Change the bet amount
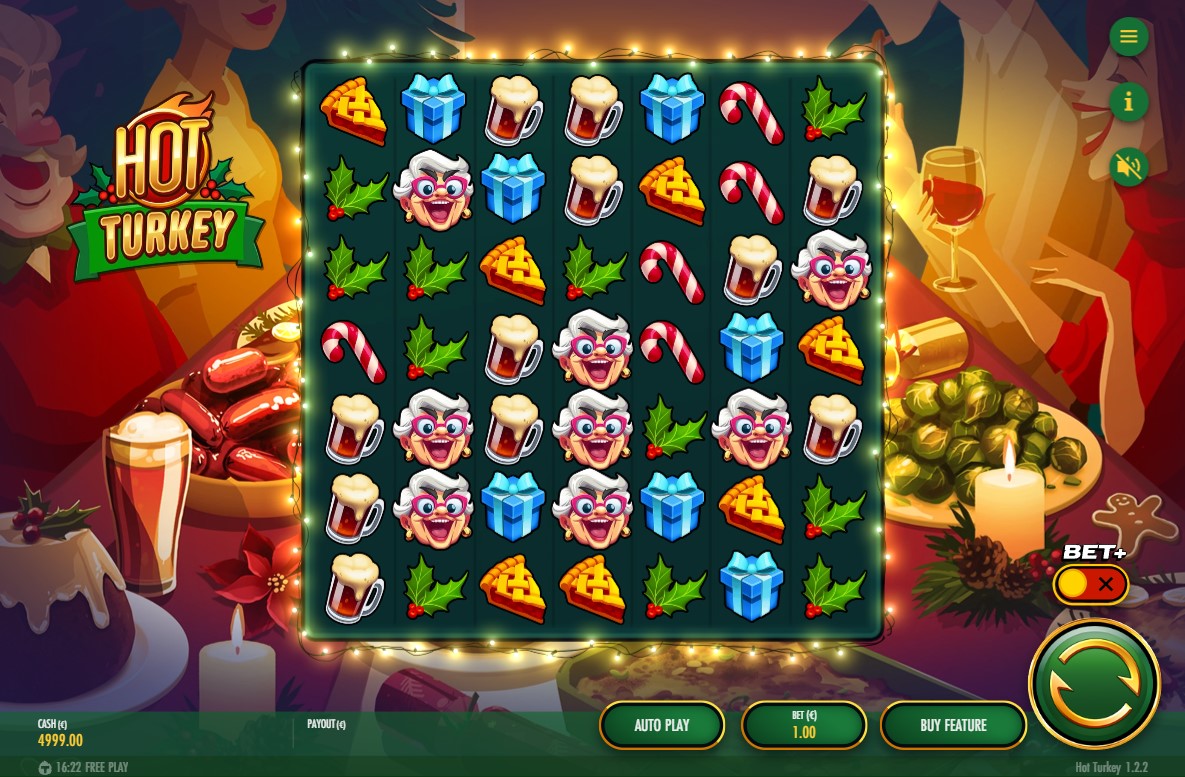This screenshot has height=777, width=1185. pos(804,725)
